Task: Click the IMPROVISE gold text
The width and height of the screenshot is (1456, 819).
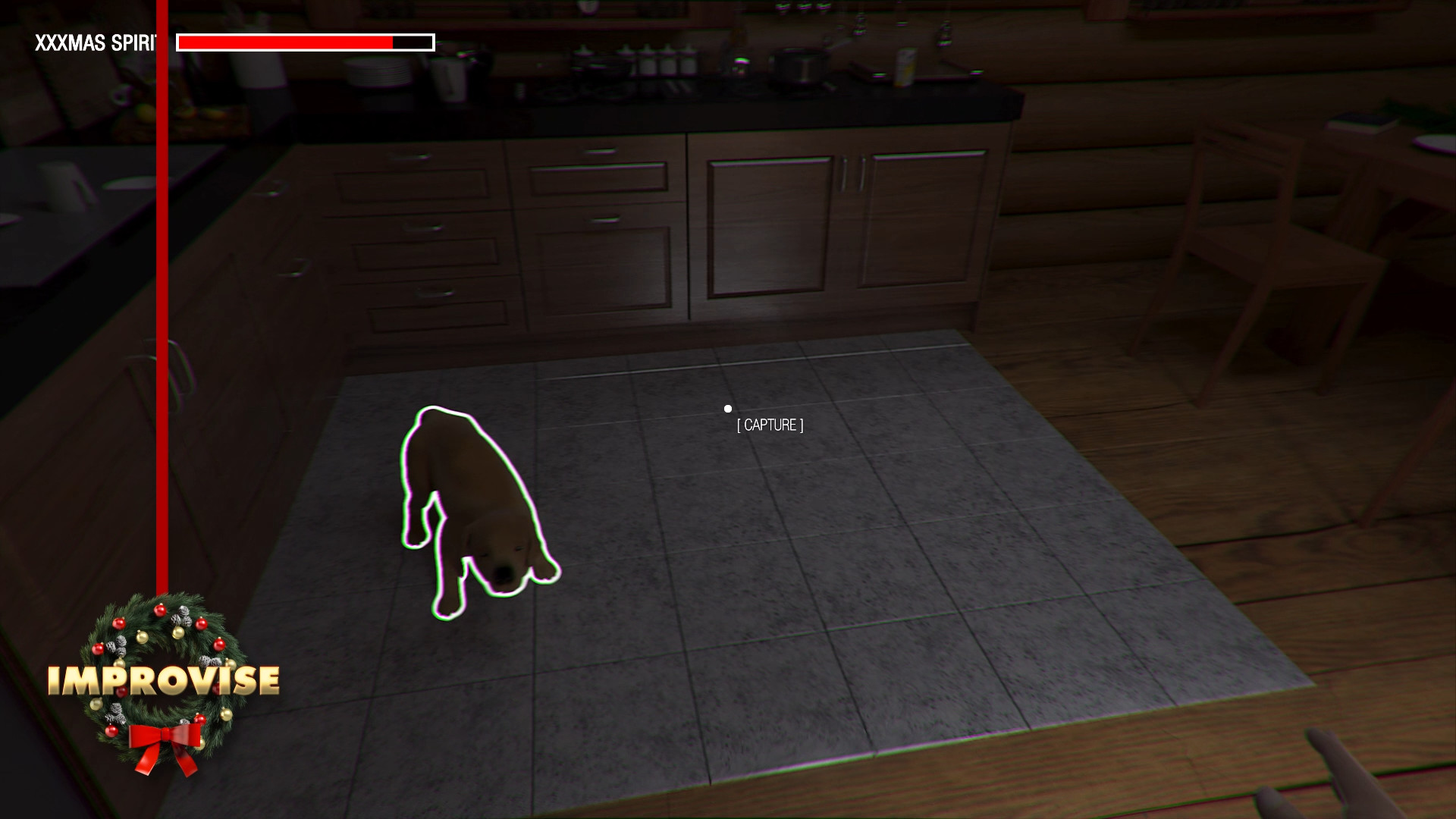Action: [163, 679]
